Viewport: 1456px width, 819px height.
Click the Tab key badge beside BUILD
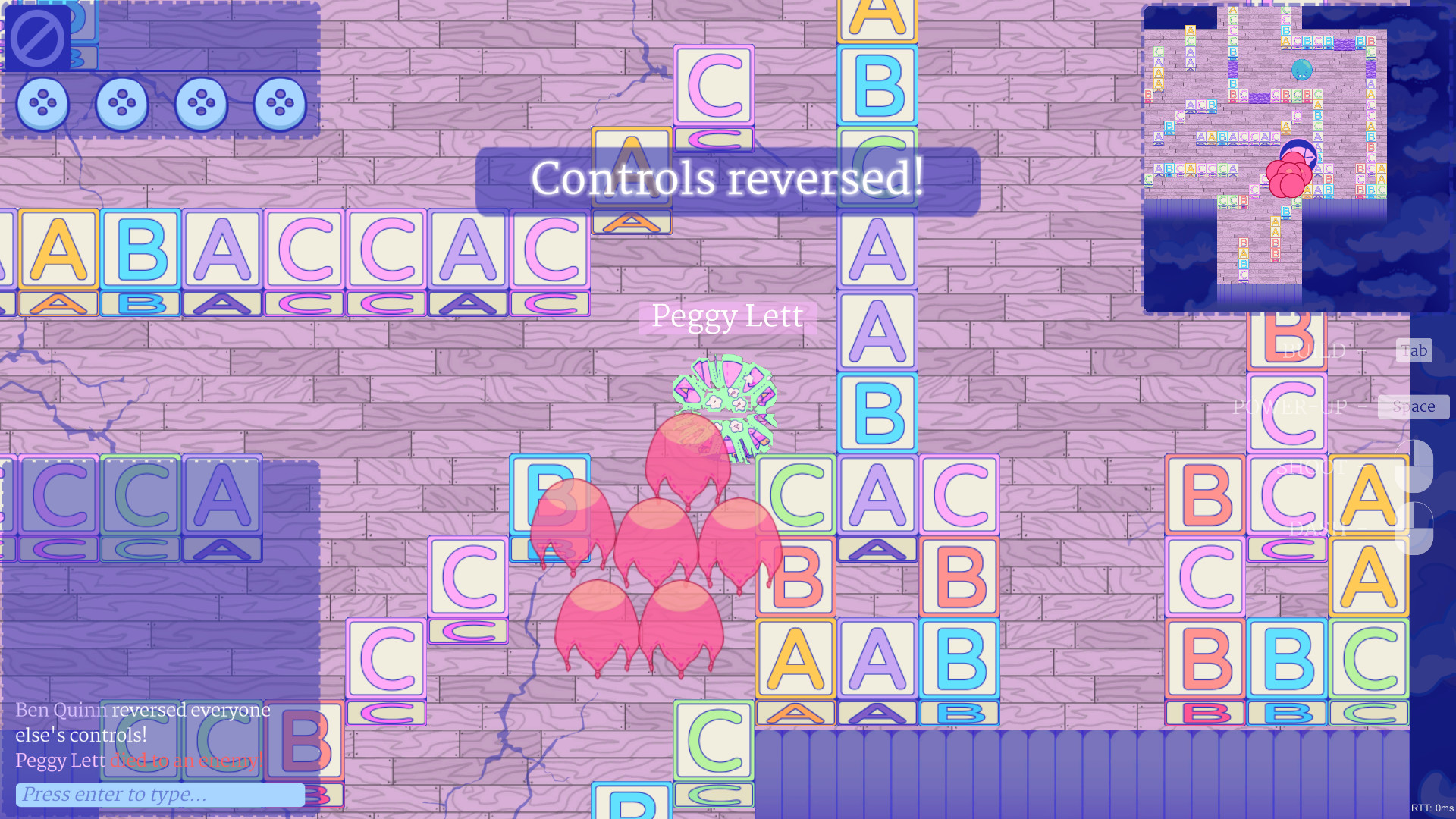1413,350
